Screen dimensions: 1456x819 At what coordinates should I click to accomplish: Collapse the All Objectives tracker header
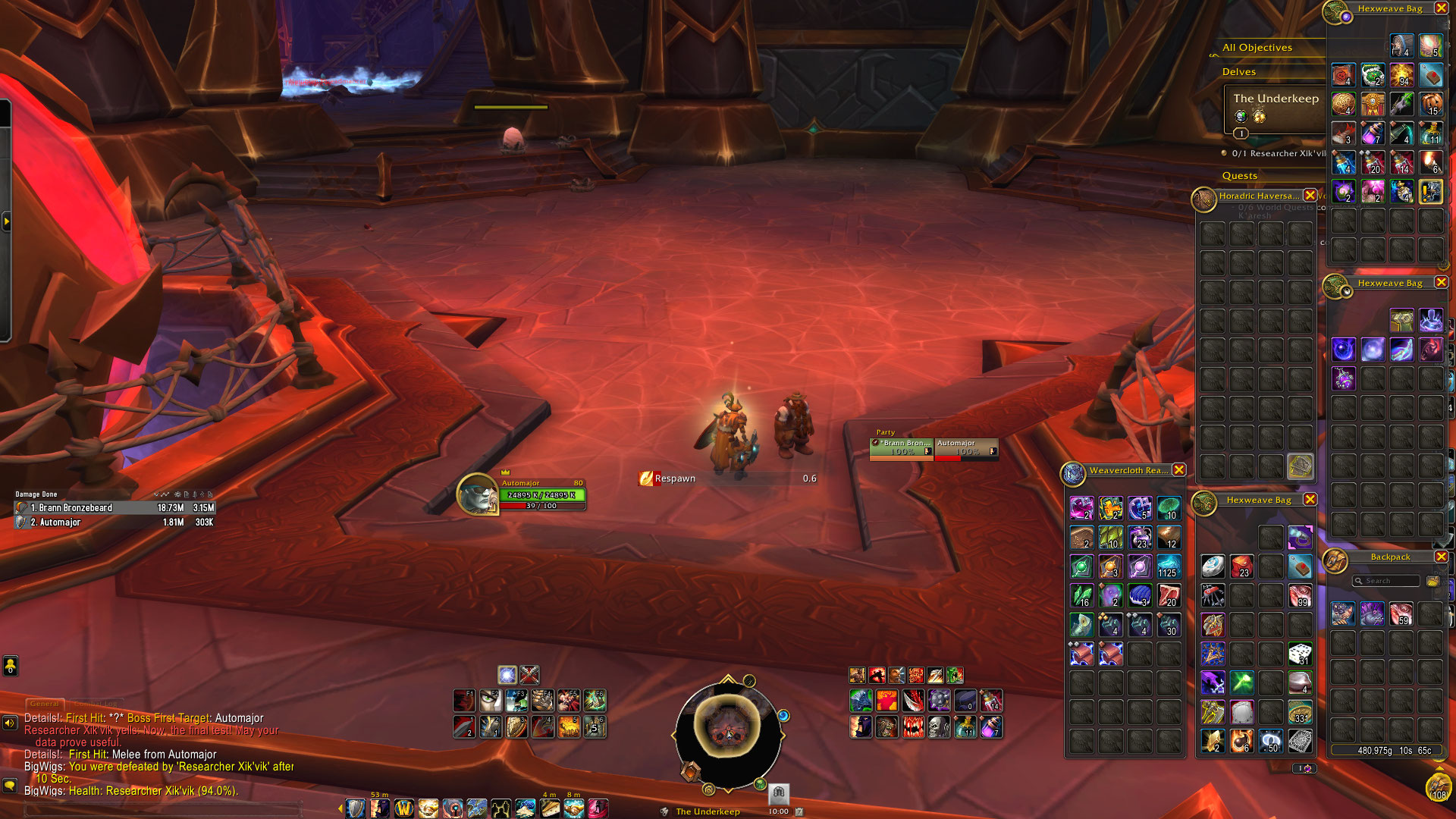click(1257, 48)
